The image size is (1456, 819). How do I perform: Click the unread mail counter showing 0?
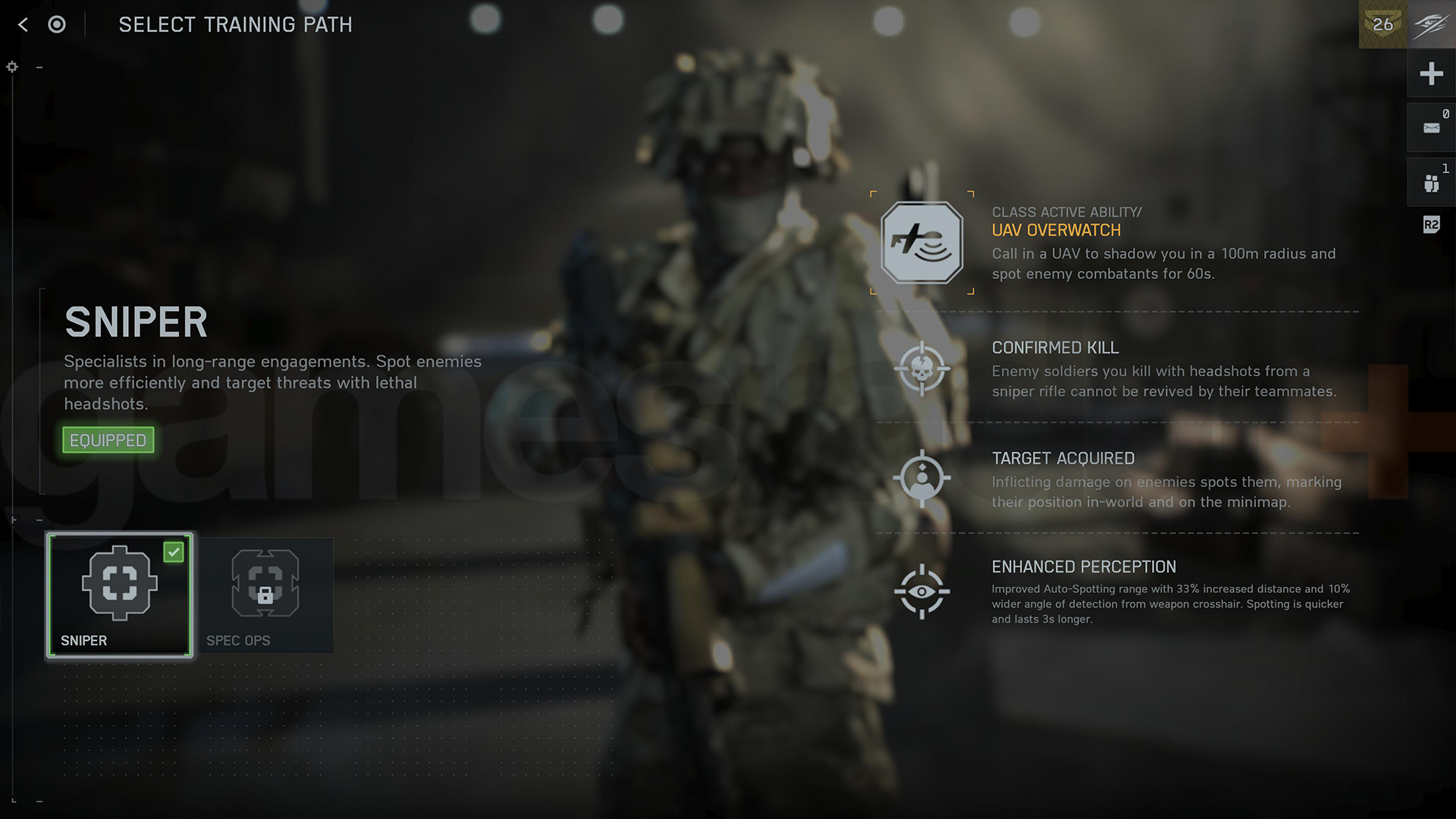[x=1445, y=112]
